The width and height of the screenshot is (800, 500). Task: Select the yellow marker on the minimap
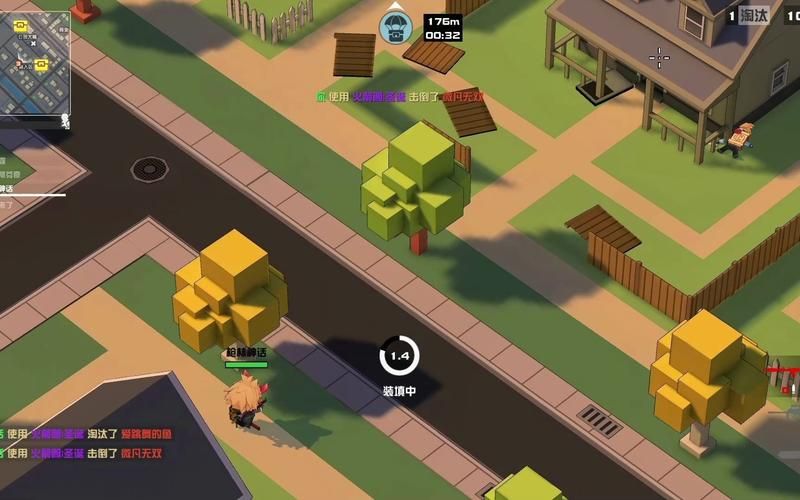[x=41, y=65]
